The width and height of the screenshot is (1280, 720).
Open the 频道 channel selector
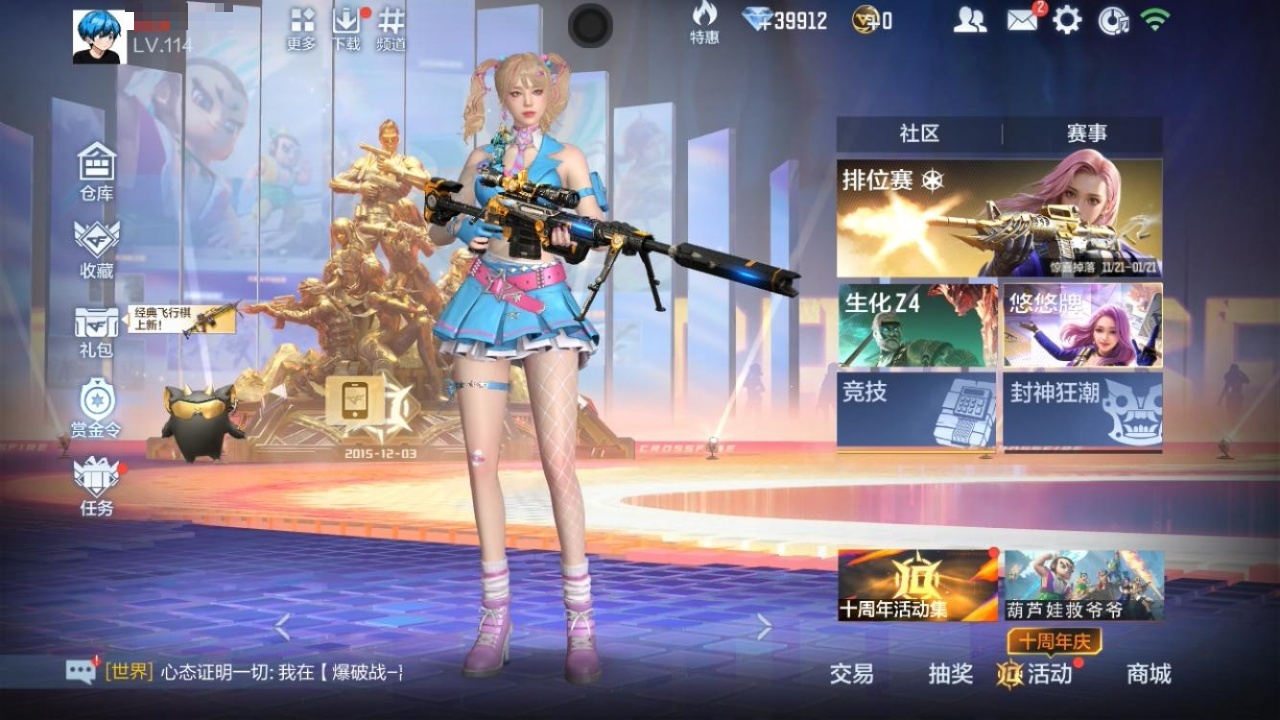point(391,29)
